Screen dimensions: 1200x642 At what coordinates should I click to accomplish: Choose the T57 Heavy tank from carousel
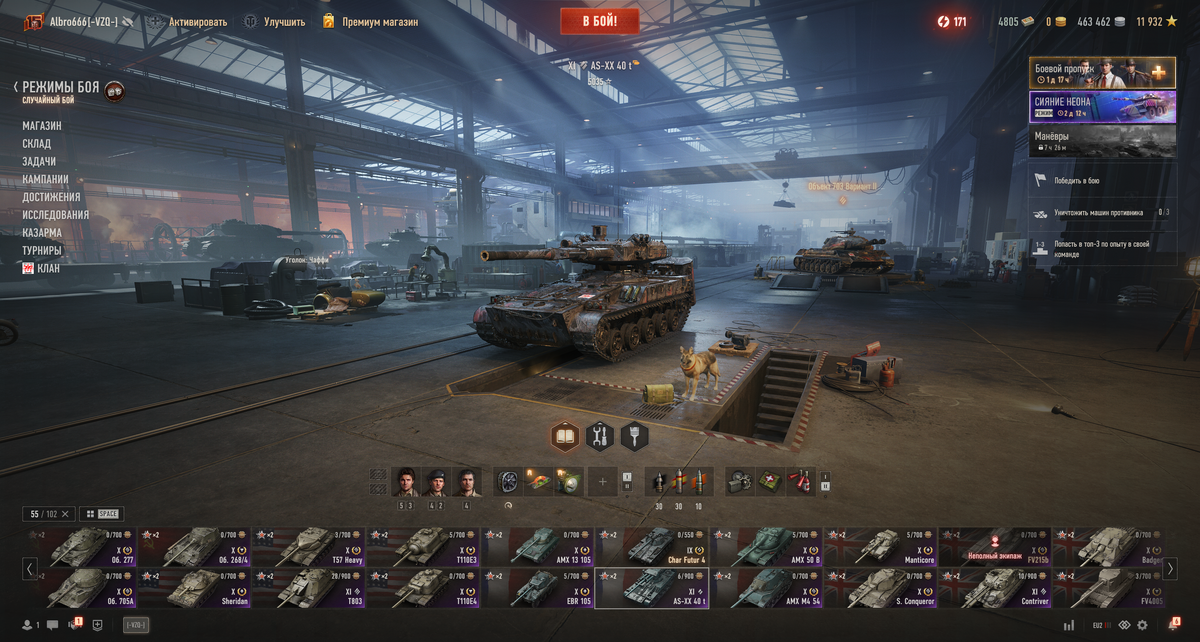[308, 547]
